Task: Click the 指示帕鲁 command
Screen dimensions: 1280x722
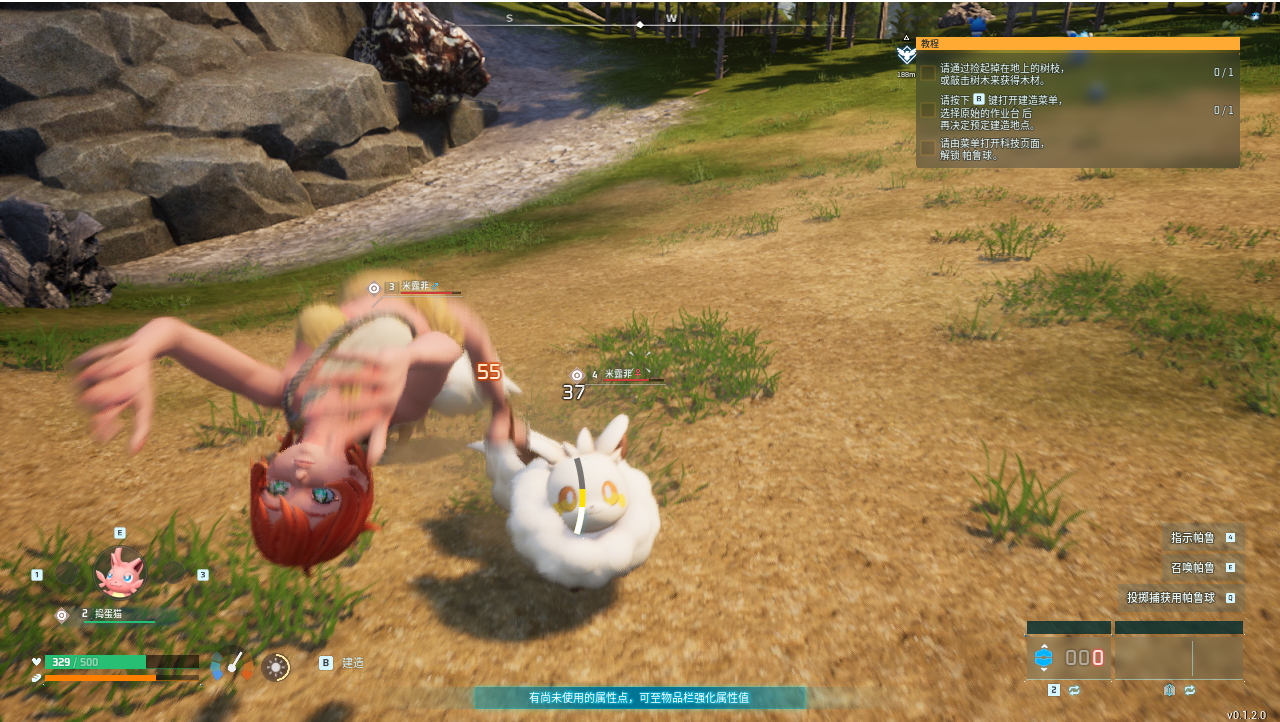Action: (x=1203, y=538)
